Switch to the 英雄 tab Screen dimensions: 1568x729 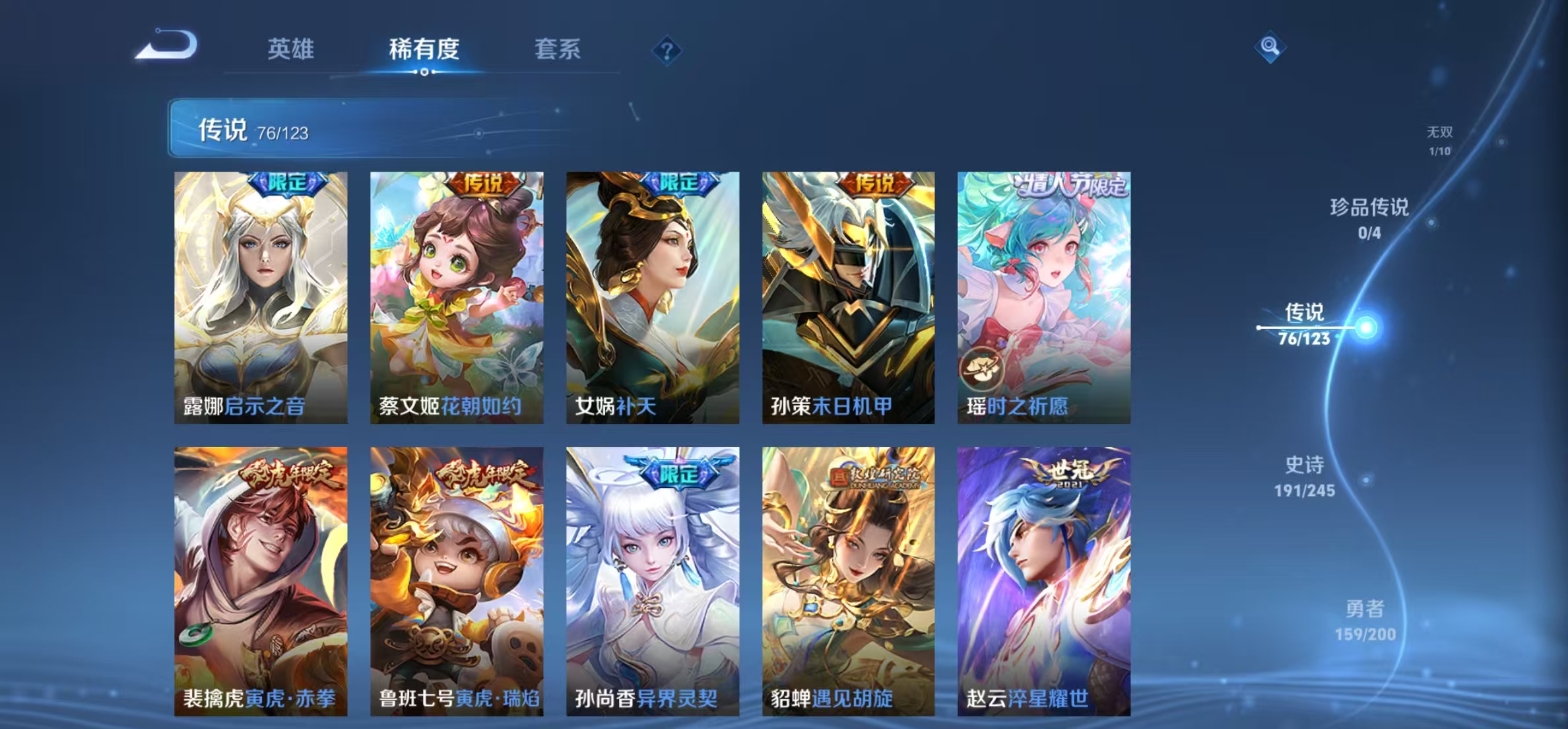click(291, 49)
